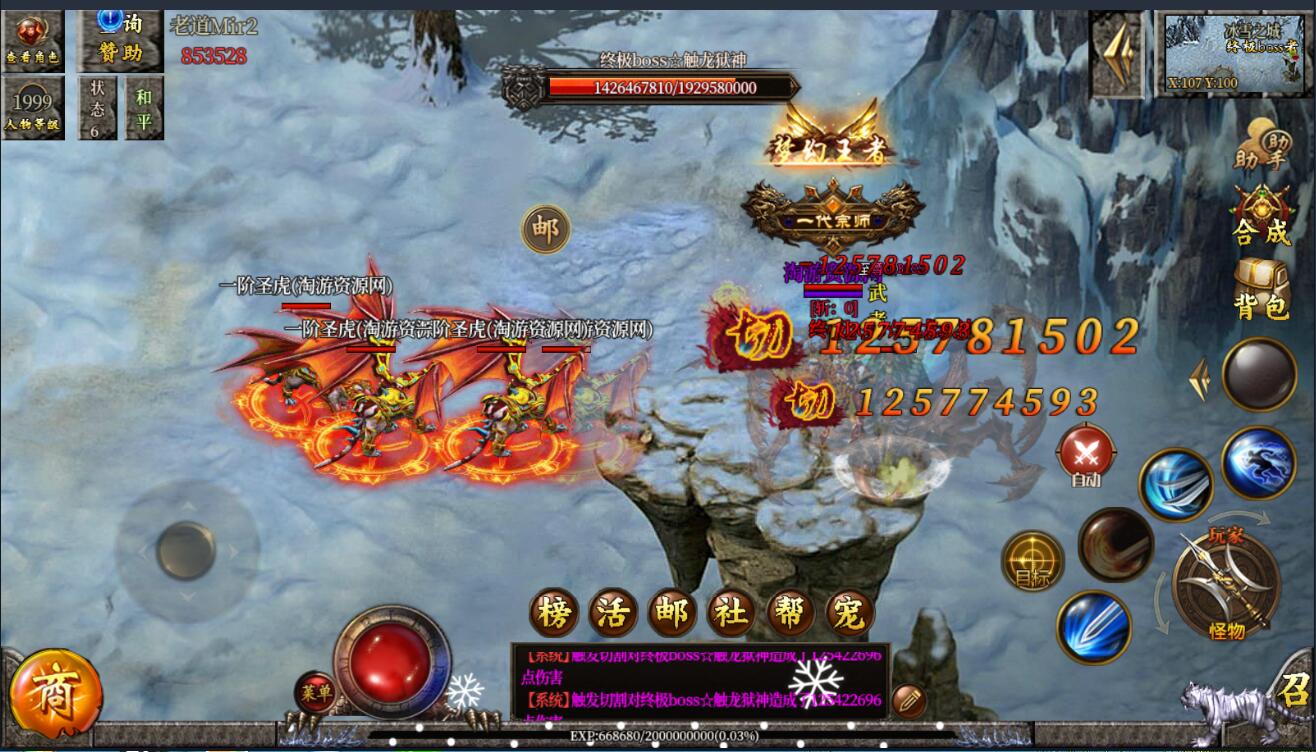Open the 榜 rankings button

tap(553, 611)
